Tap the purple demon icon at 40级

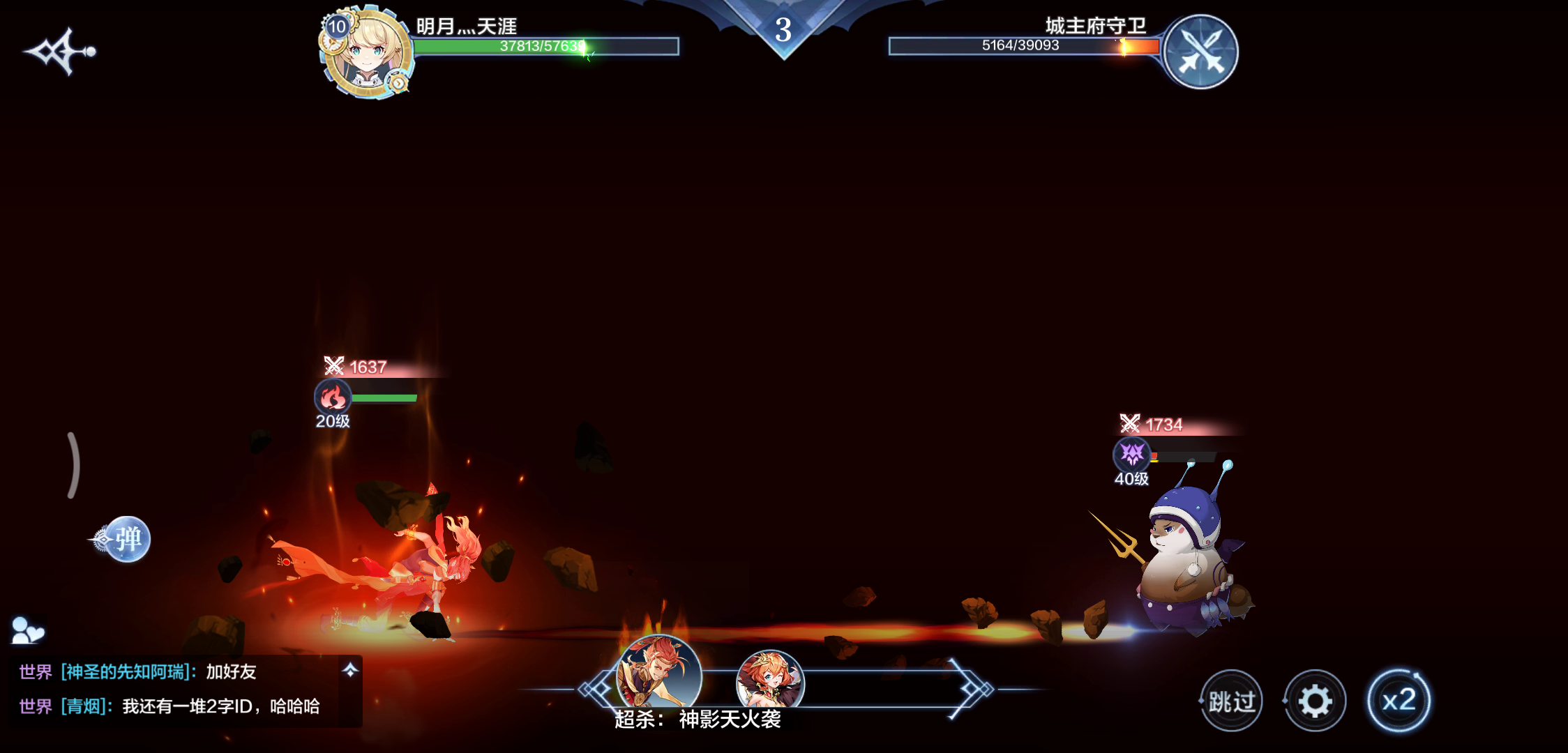pos(1131,455)
